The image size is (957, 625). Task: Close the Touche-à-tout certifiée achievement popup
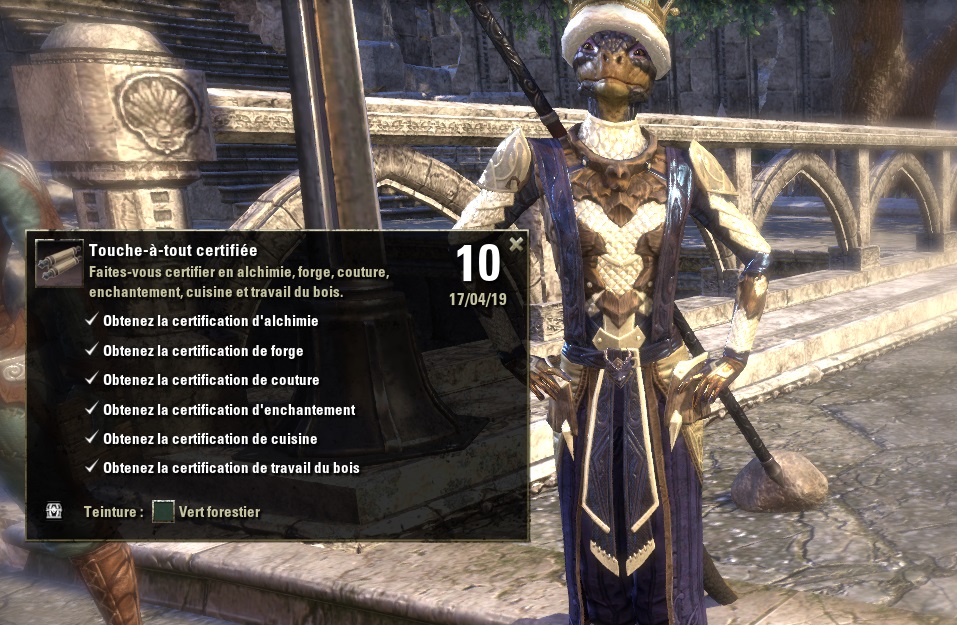(516, 243)
